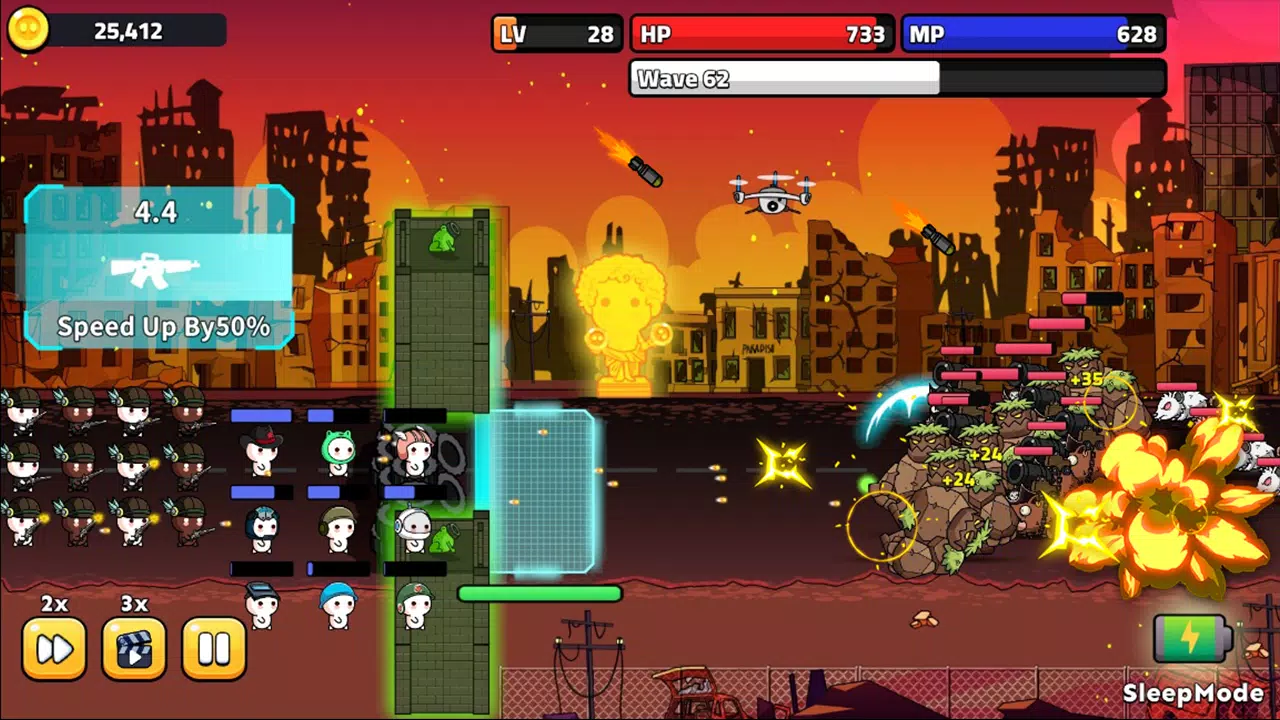
Task: Click the green battery icon above SleepMode
Action: coord(1192,637)
